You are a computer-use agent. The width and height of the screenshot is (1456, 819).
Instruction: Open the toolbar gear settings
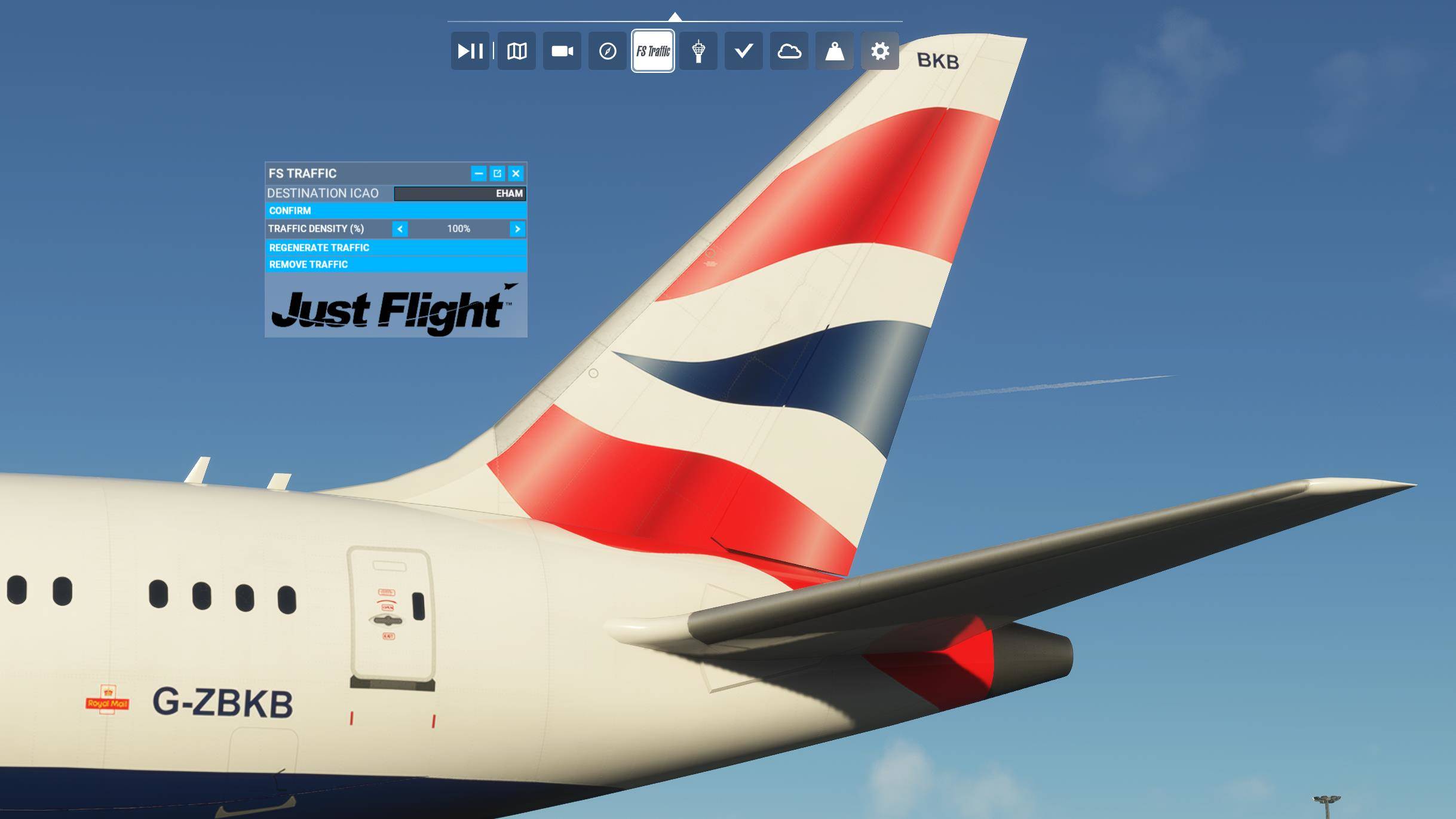pyautogui.click(x=879, y=51)
